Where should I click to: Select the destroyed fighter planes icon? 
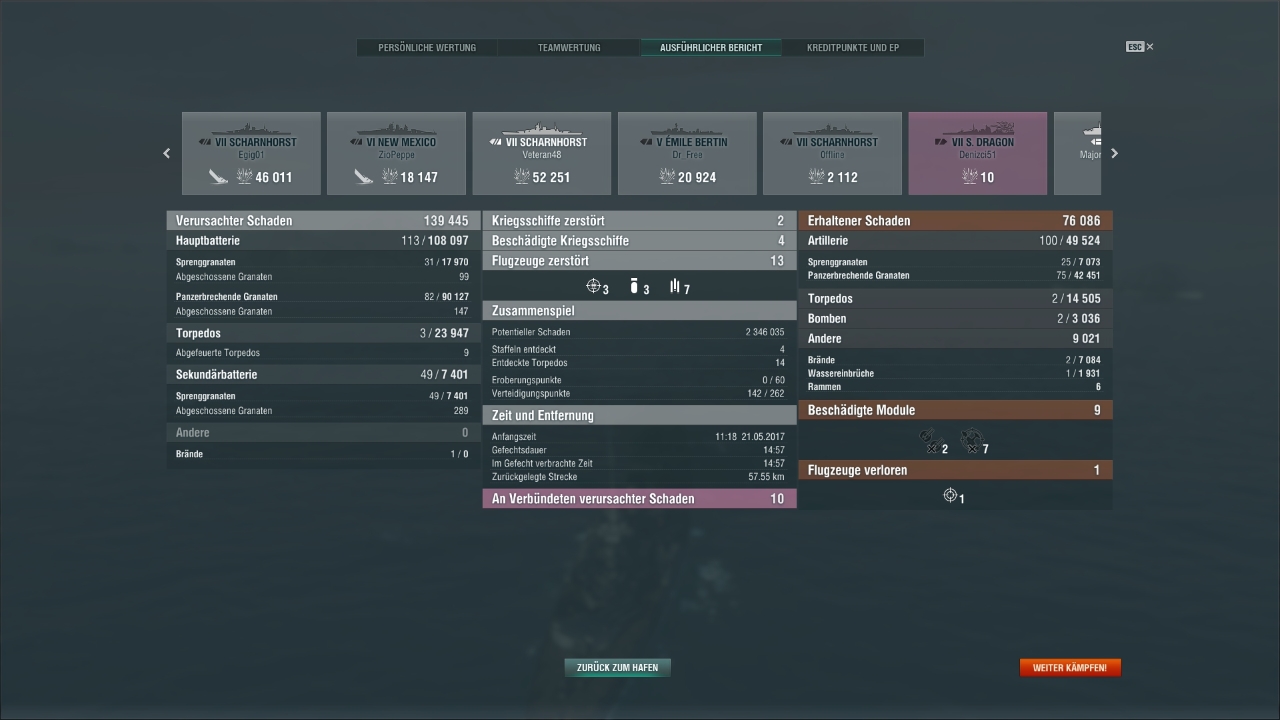(x=595, y=286)
